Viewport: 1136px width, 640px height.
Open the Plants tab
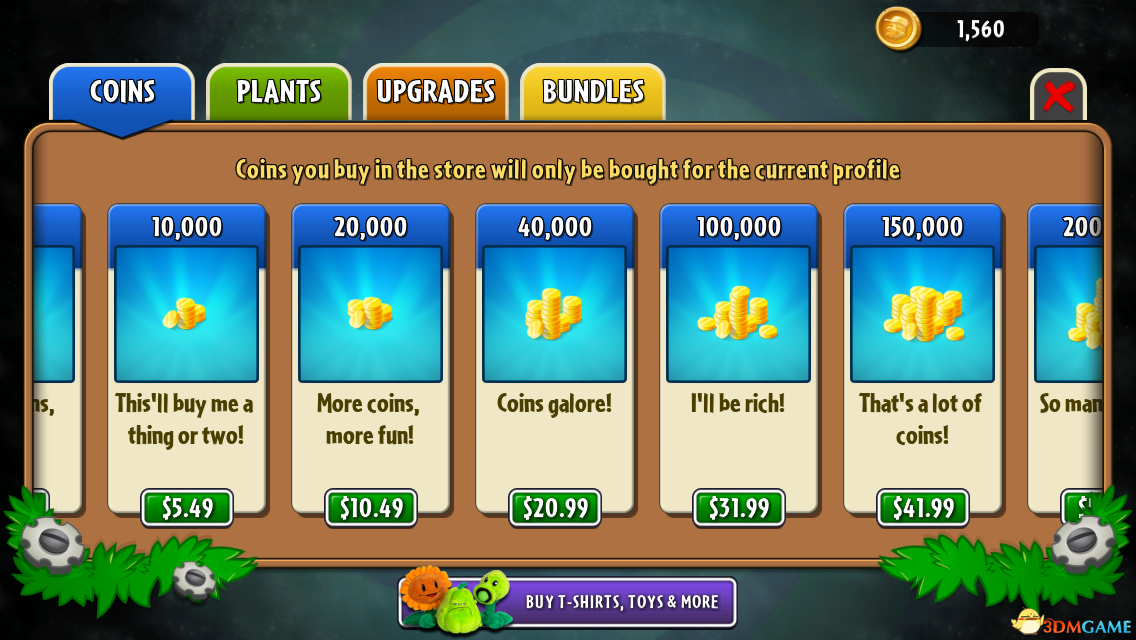279,93
